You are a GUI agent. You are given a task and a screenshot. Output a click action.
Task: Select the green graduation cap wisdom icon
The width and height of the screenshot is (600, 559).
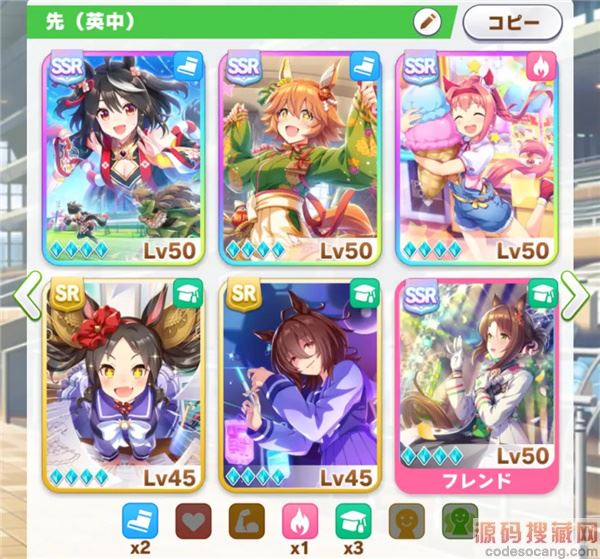pyautogui.click(x=353, y=519)
